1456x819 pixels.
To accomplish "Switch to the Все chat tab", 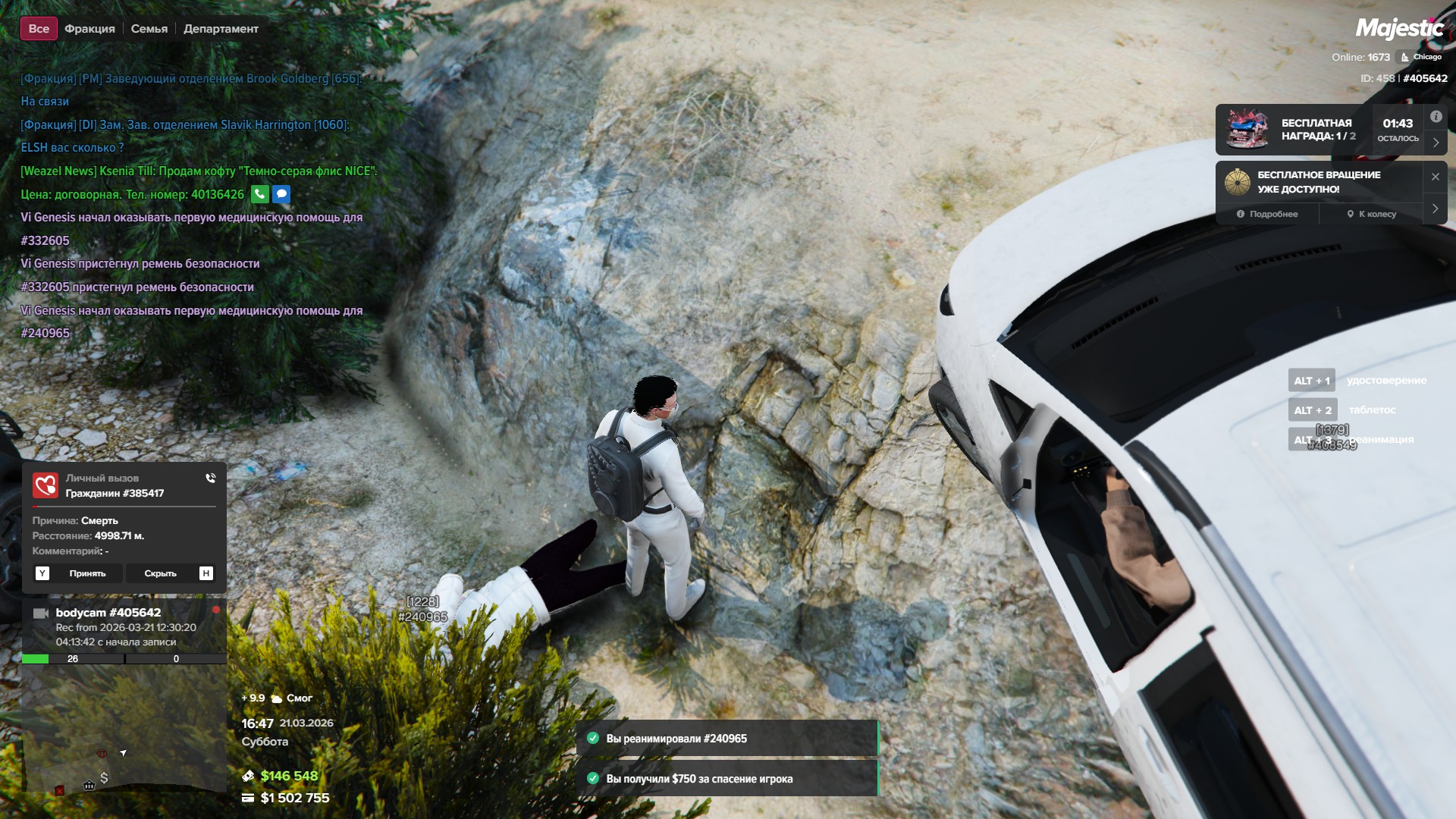I will (x=39, y=29).
